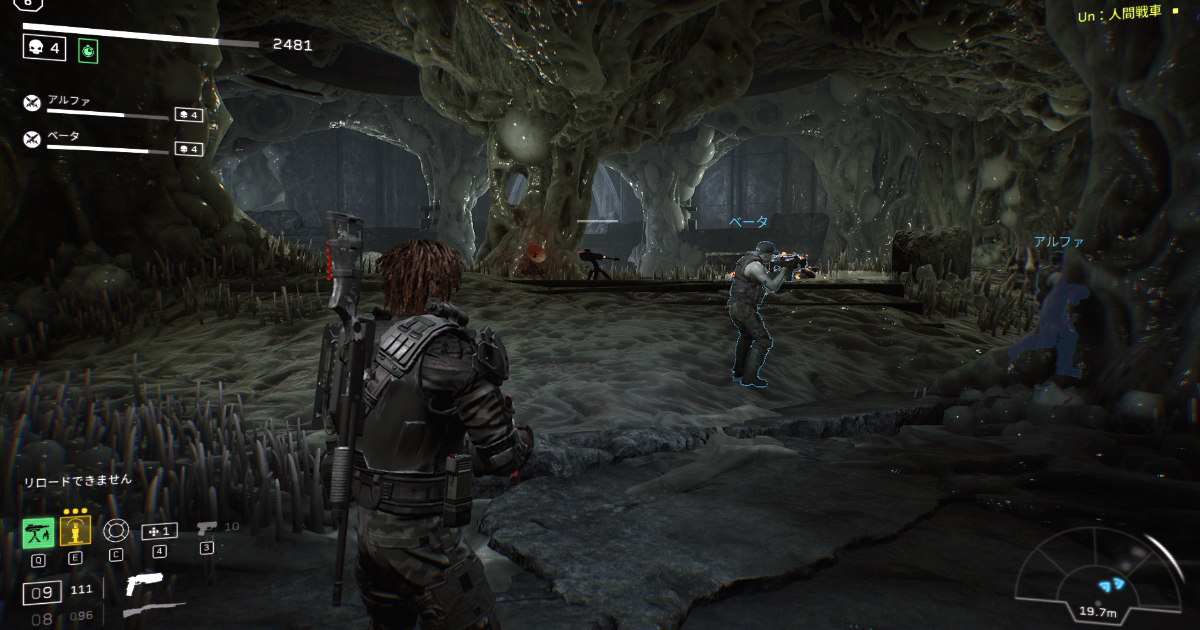
Task: Select teammate ベータ in the squad list
Action: click(64, 136)
